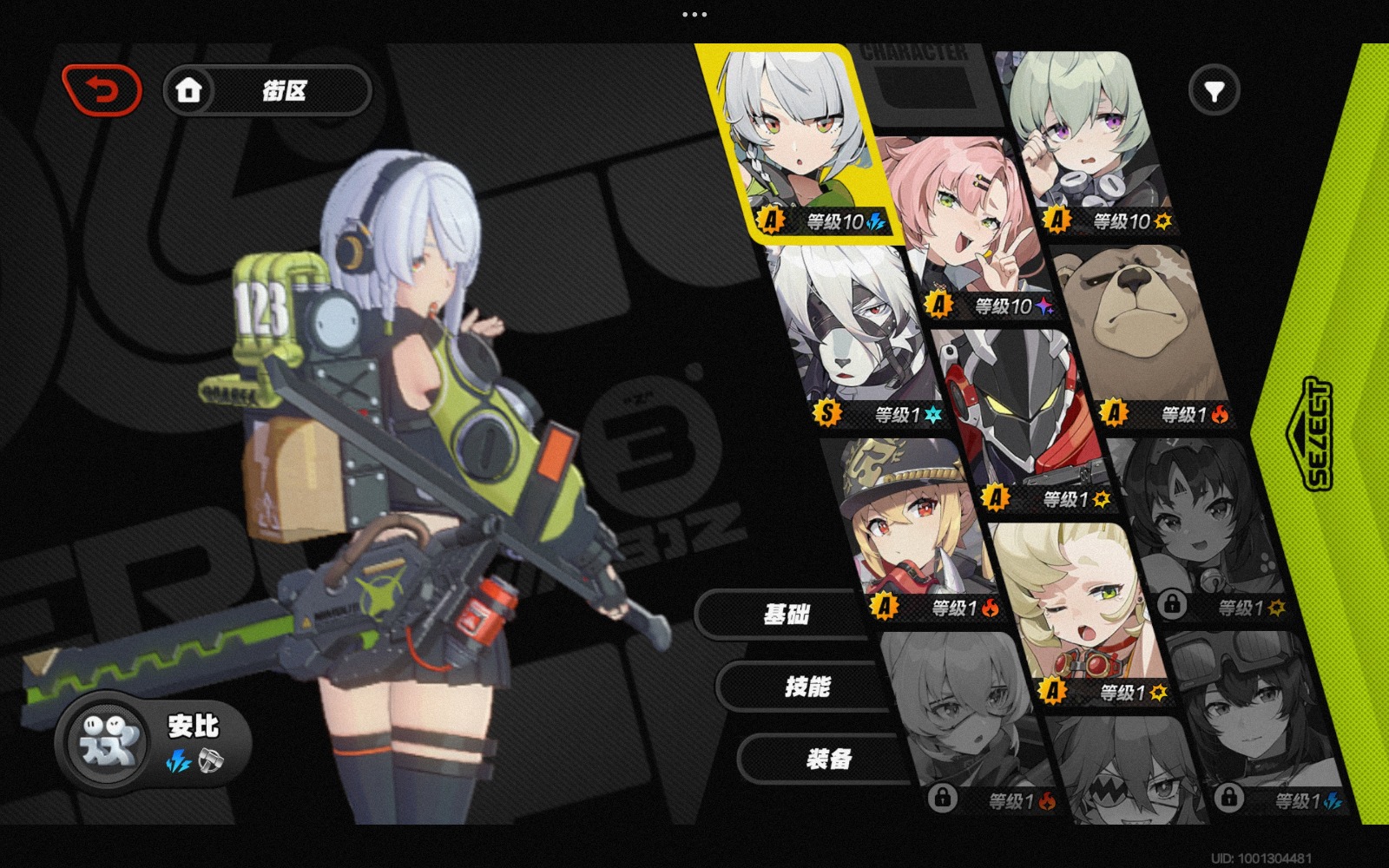Open the character filter funnel icon
The image size is (1389, 868).
(1215, 89)
